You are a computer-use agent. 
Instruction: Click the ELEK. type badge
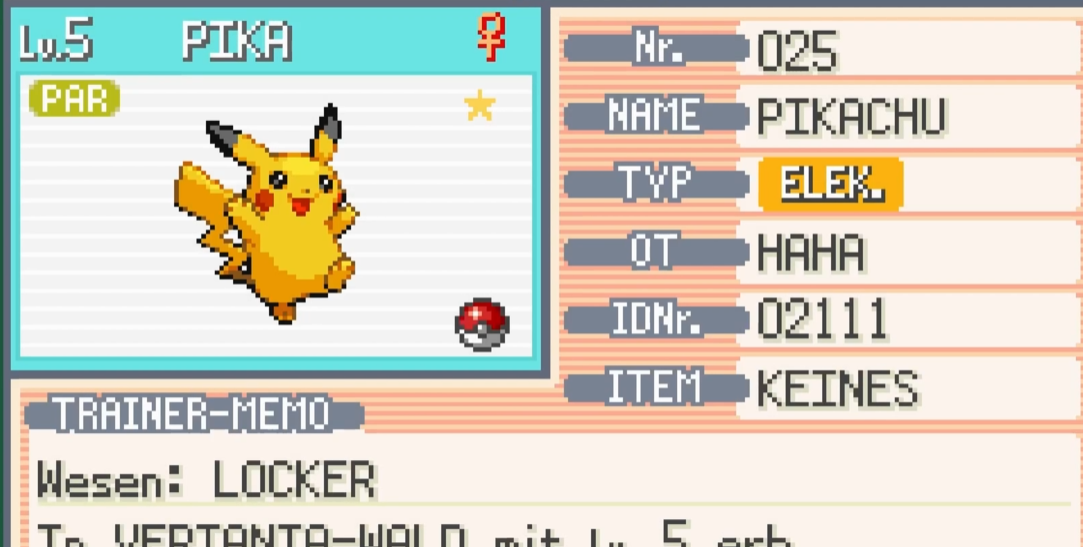pos(830,184)
